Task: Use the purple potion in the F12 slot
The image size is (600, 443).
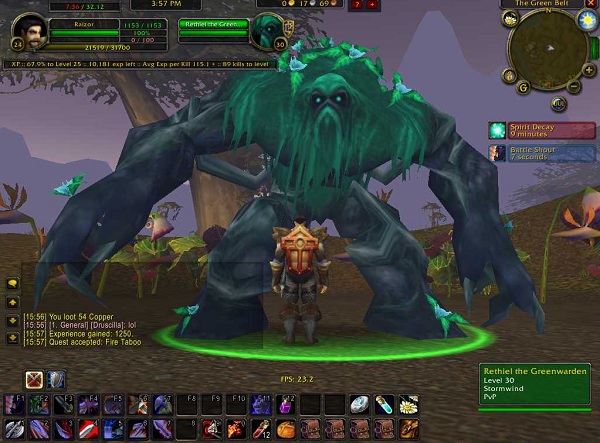Action: [x=285, y=404]
